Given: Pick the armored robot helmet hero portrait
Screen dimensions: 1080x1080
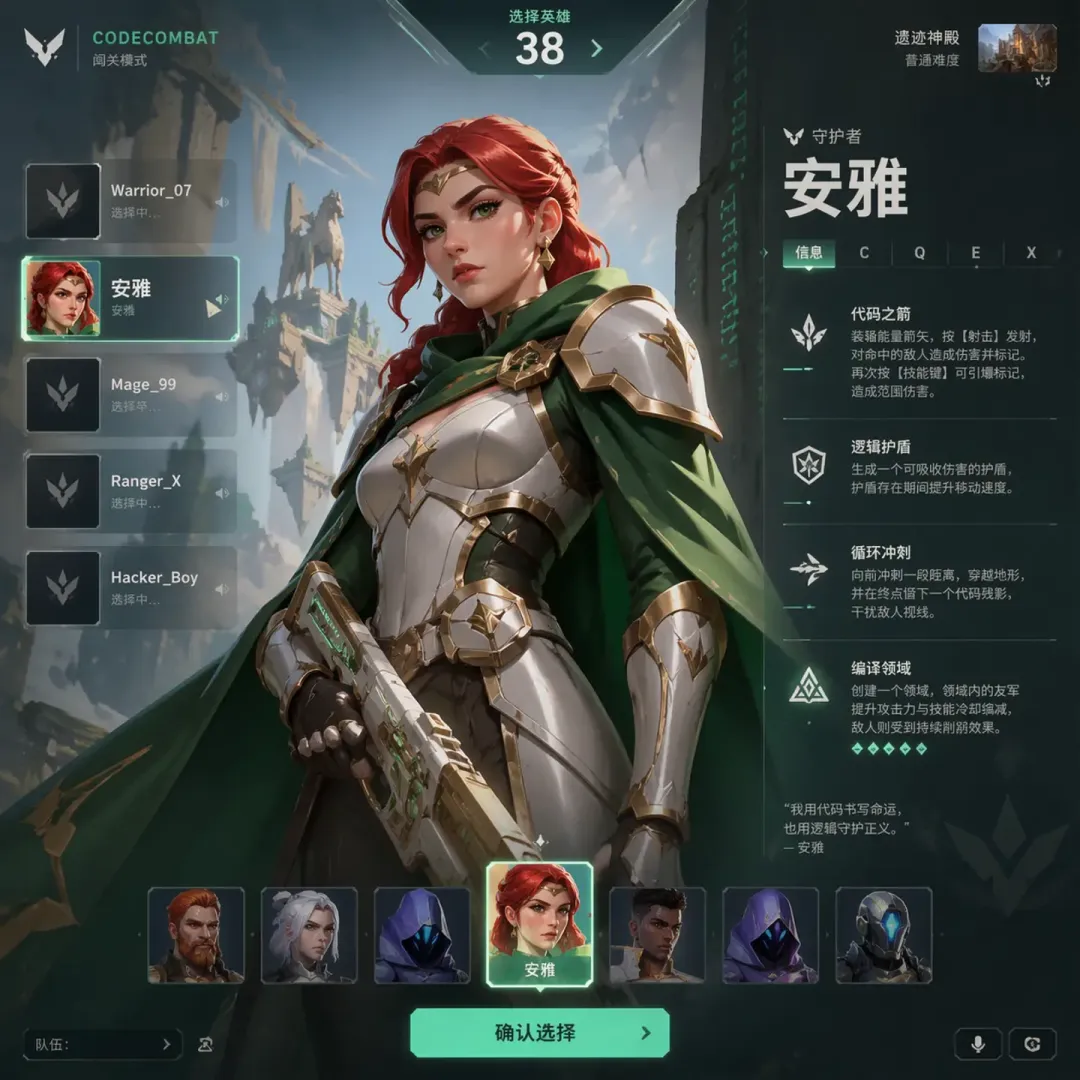Looking at the screenshot, I should point(883,935).
